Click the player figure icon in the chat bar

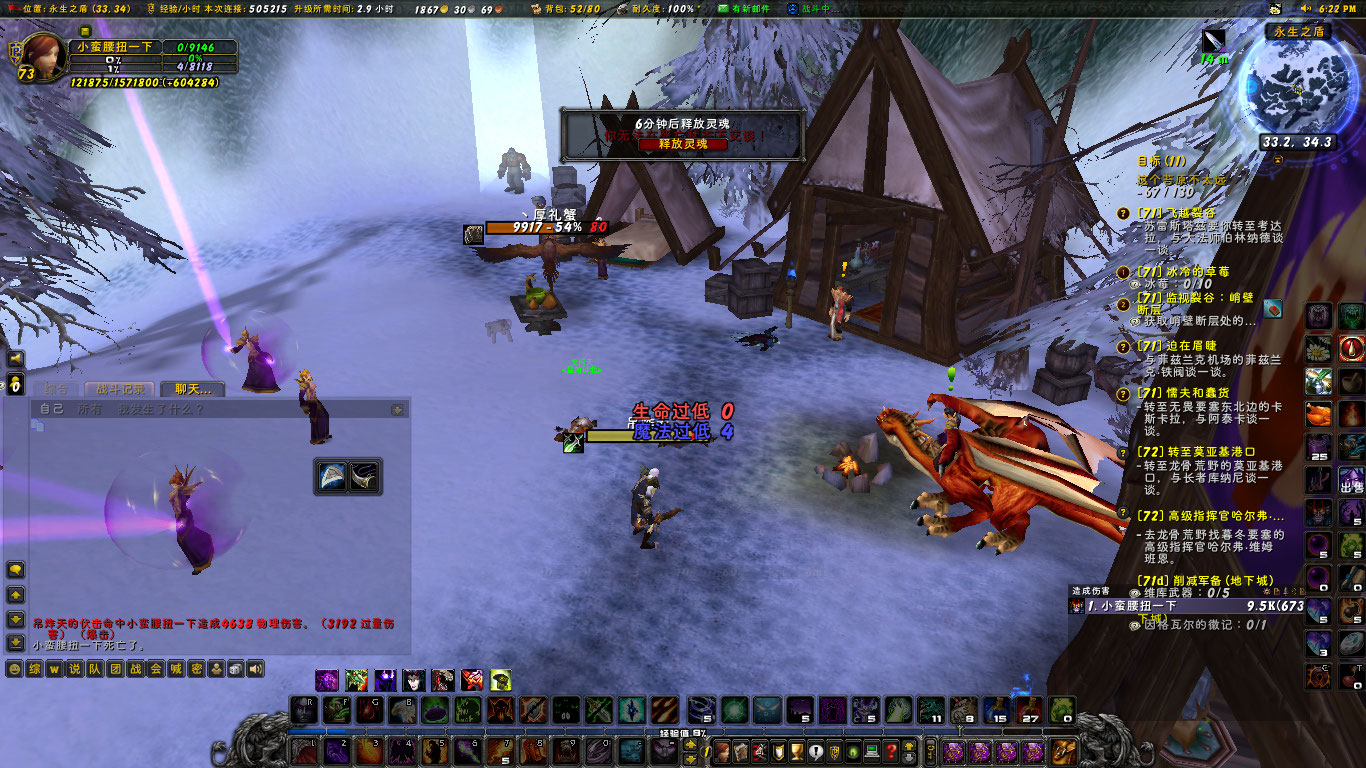coord(216,667)
